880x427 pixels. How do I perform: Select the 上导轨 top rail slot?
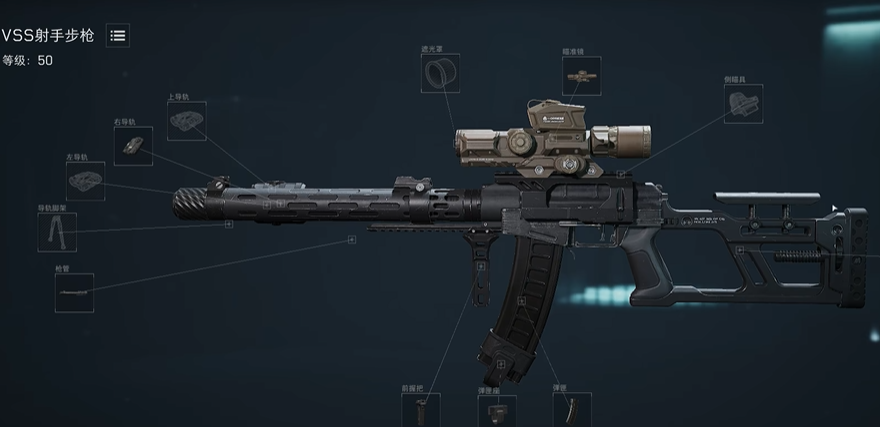tap(186, 121)
